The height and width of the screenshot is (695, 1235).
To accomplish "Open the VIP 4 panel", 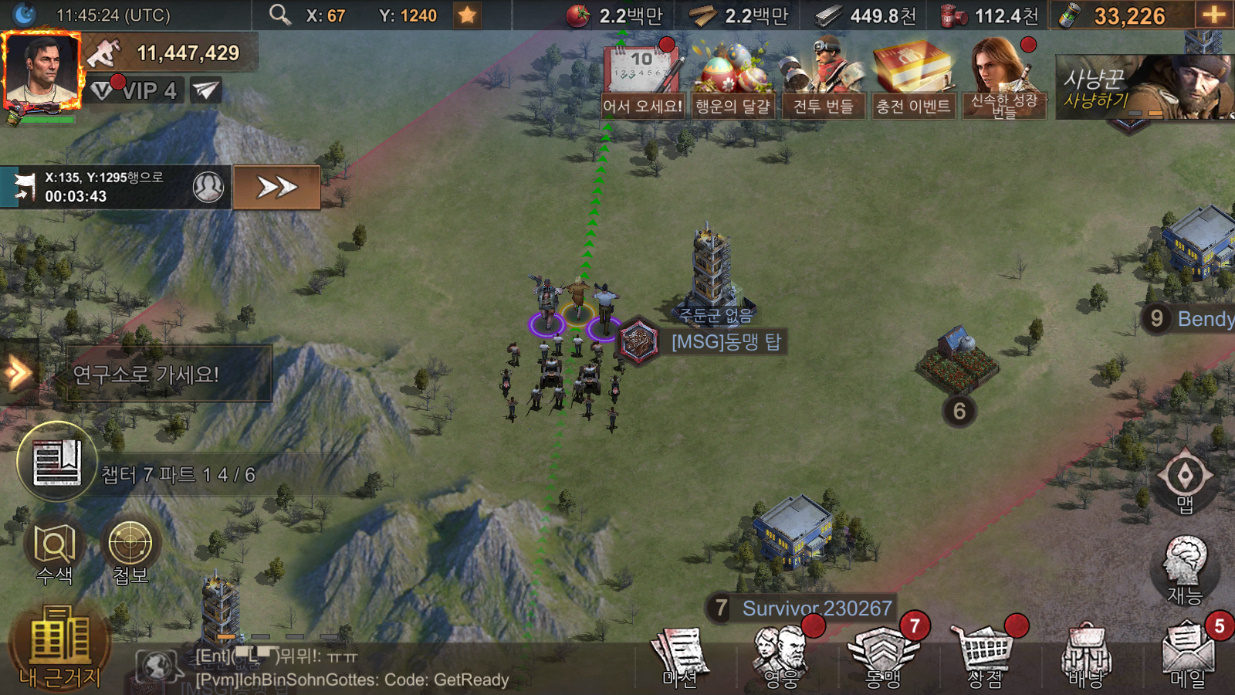I will coord(135,91).
